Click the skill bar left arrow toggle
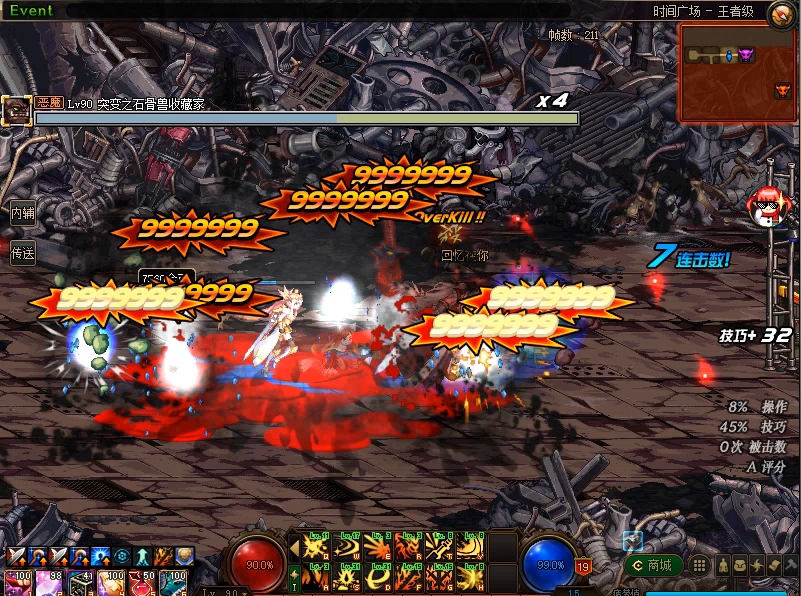This screenshot has height=596, width=801. pos(294,547)
